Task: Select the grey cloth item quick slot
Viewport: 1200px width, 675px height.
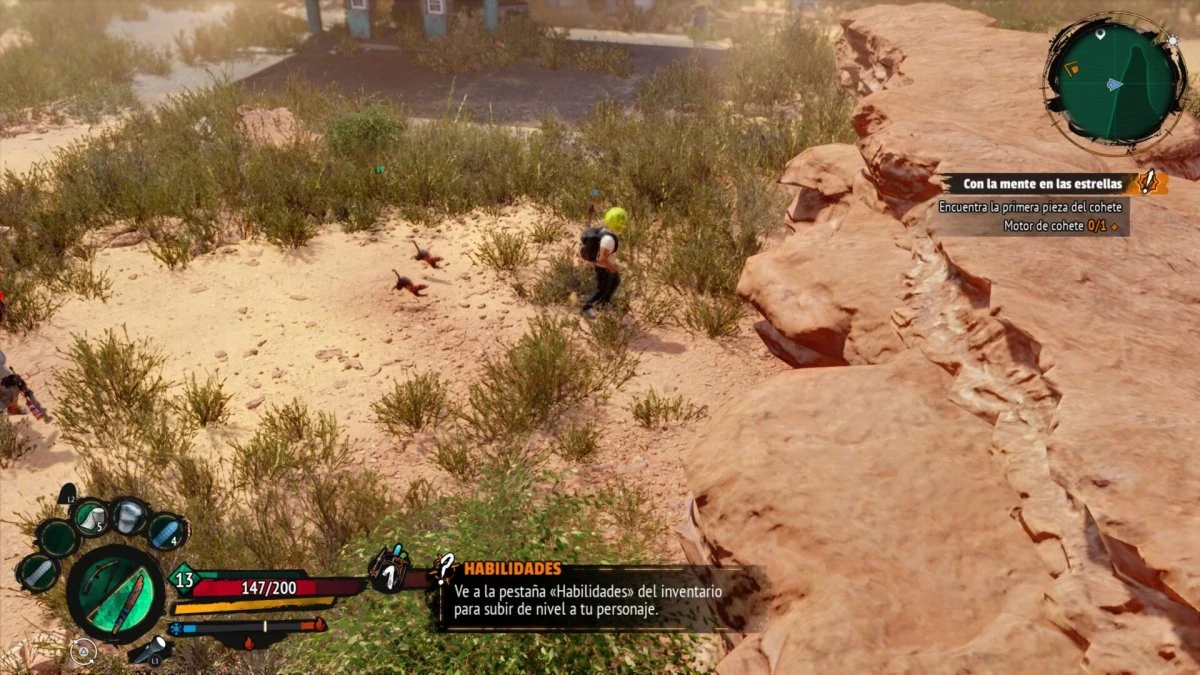Action: [38, 573]
